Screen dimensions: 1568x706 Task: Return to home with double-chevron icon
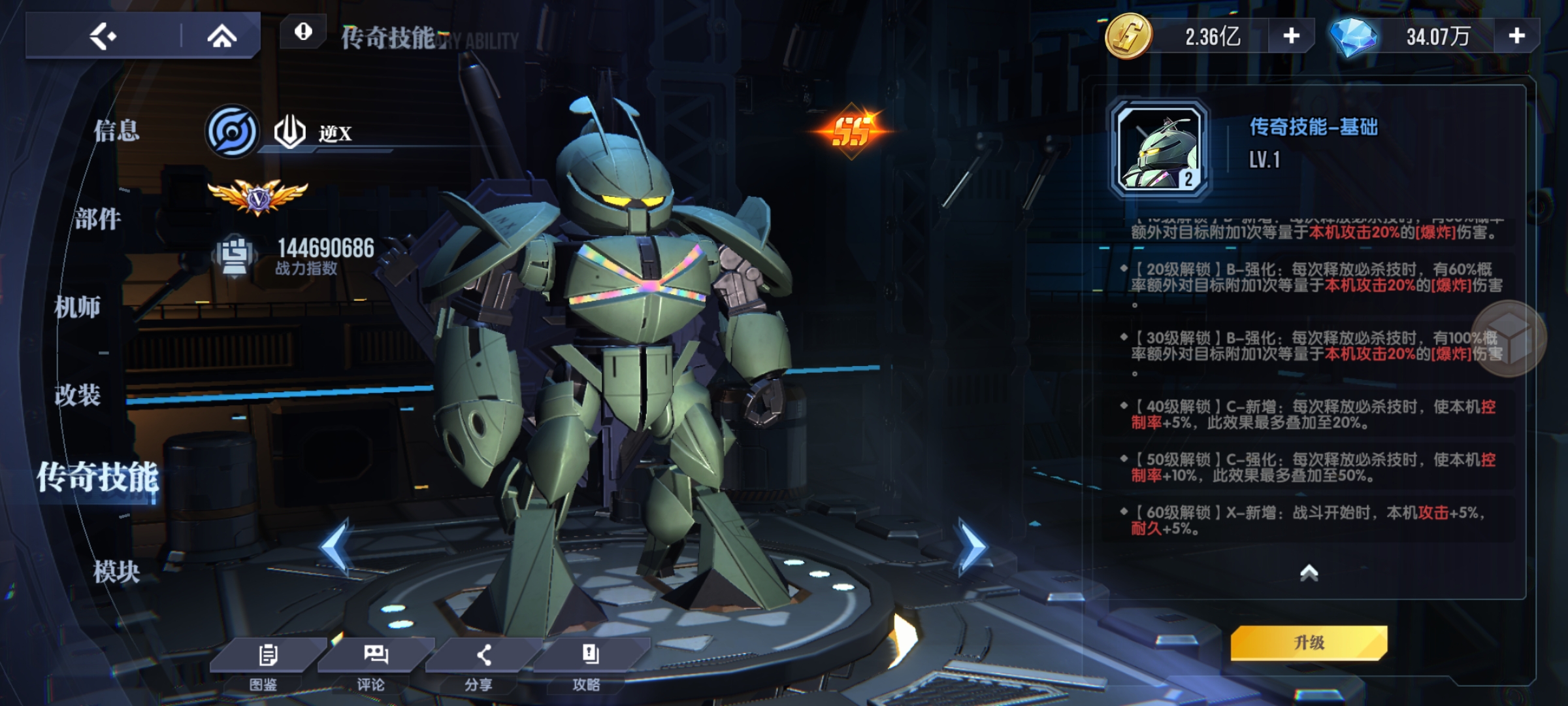[x=221, y=36]
